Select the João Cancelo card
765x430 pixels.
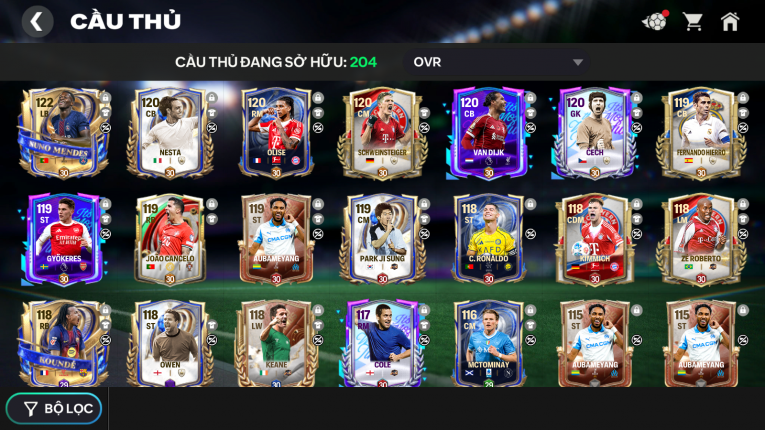pos(169,239)
